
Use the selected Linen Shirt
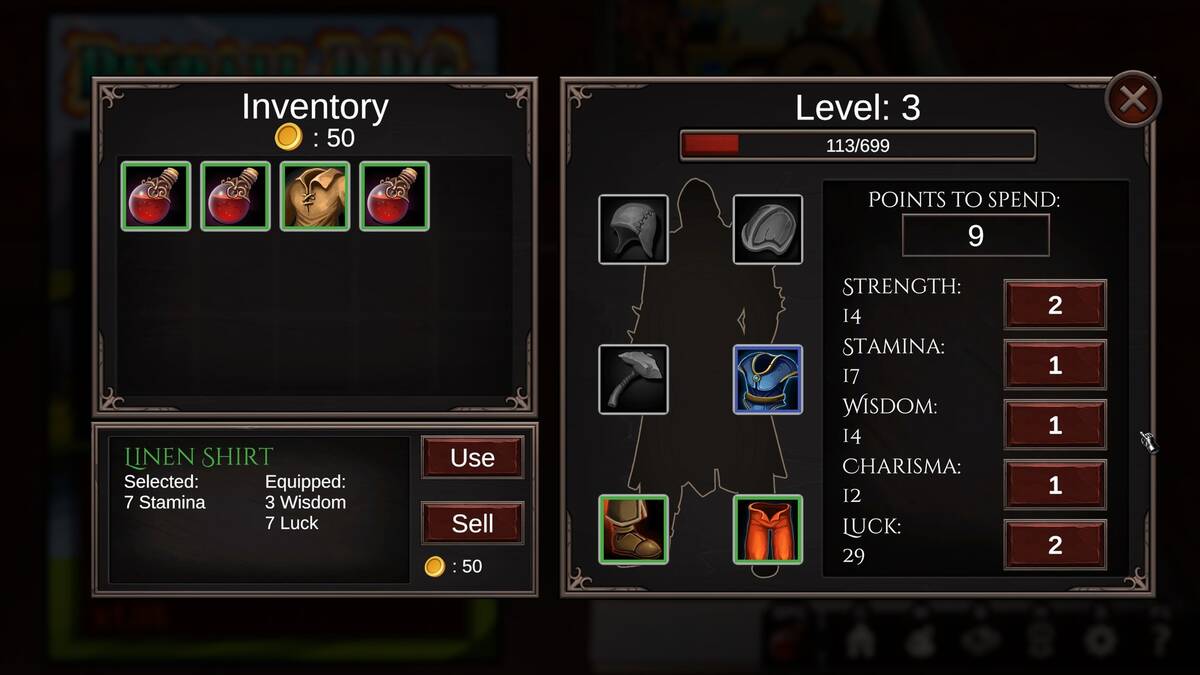(x=472, y=458)
